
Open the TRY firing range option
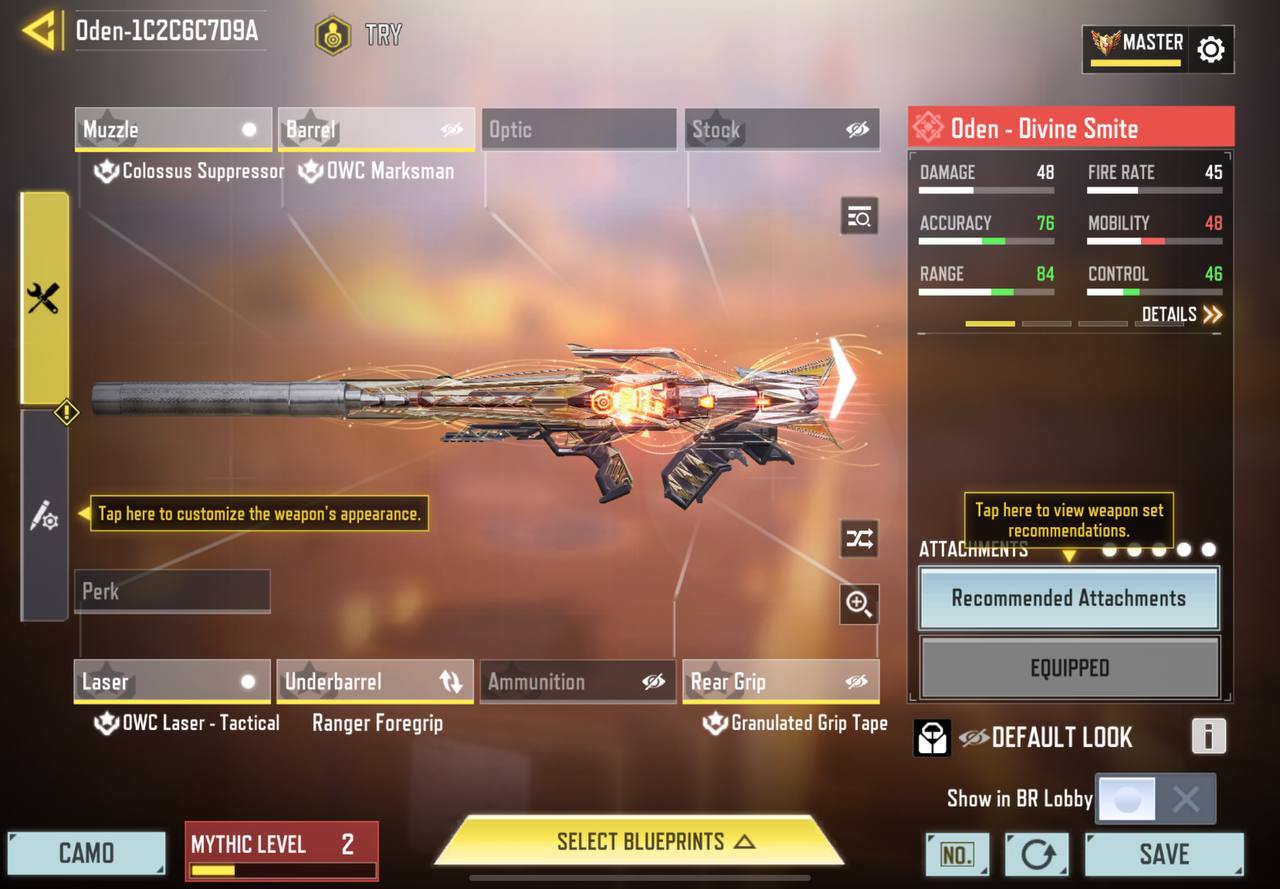[359, 35]
